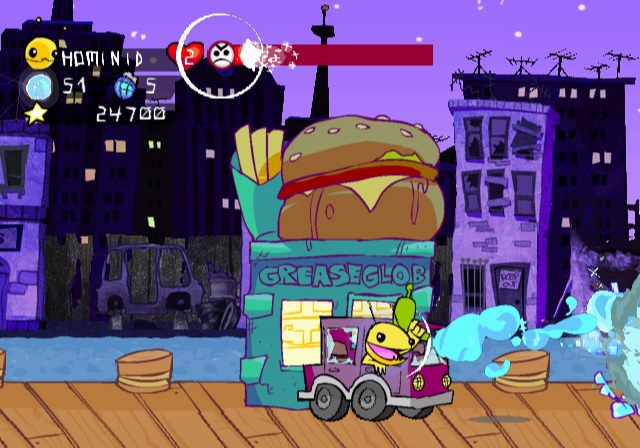Click the angry boss face icon
Image resolution: width=640 pixels, height=448 pixels.
point(221,56)
